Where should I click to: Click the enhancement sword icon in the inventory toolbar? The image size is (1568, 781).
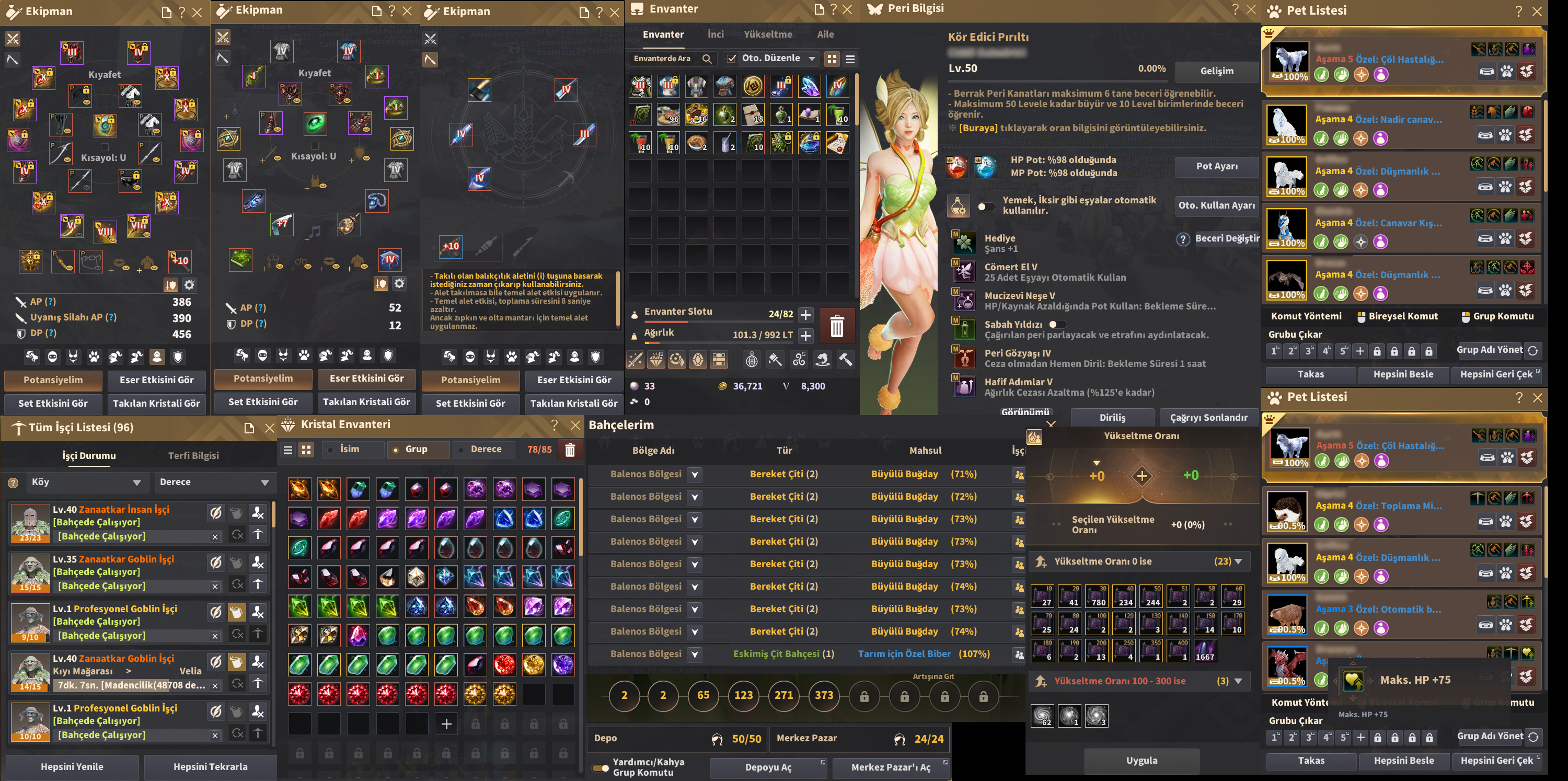(636, 360)
